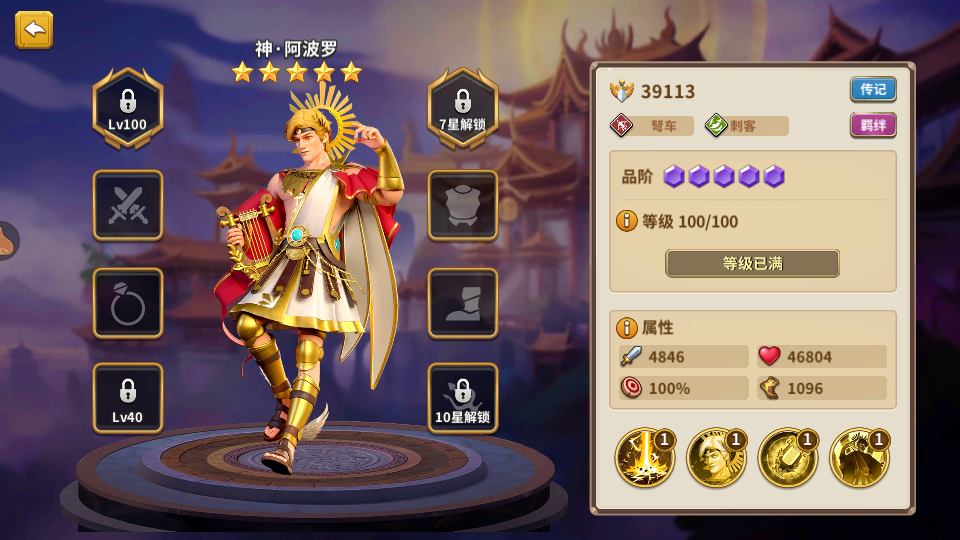This screenshot has height=540, width=960.
Task: View the lightning strike skill icon
Action: (644, 458)
